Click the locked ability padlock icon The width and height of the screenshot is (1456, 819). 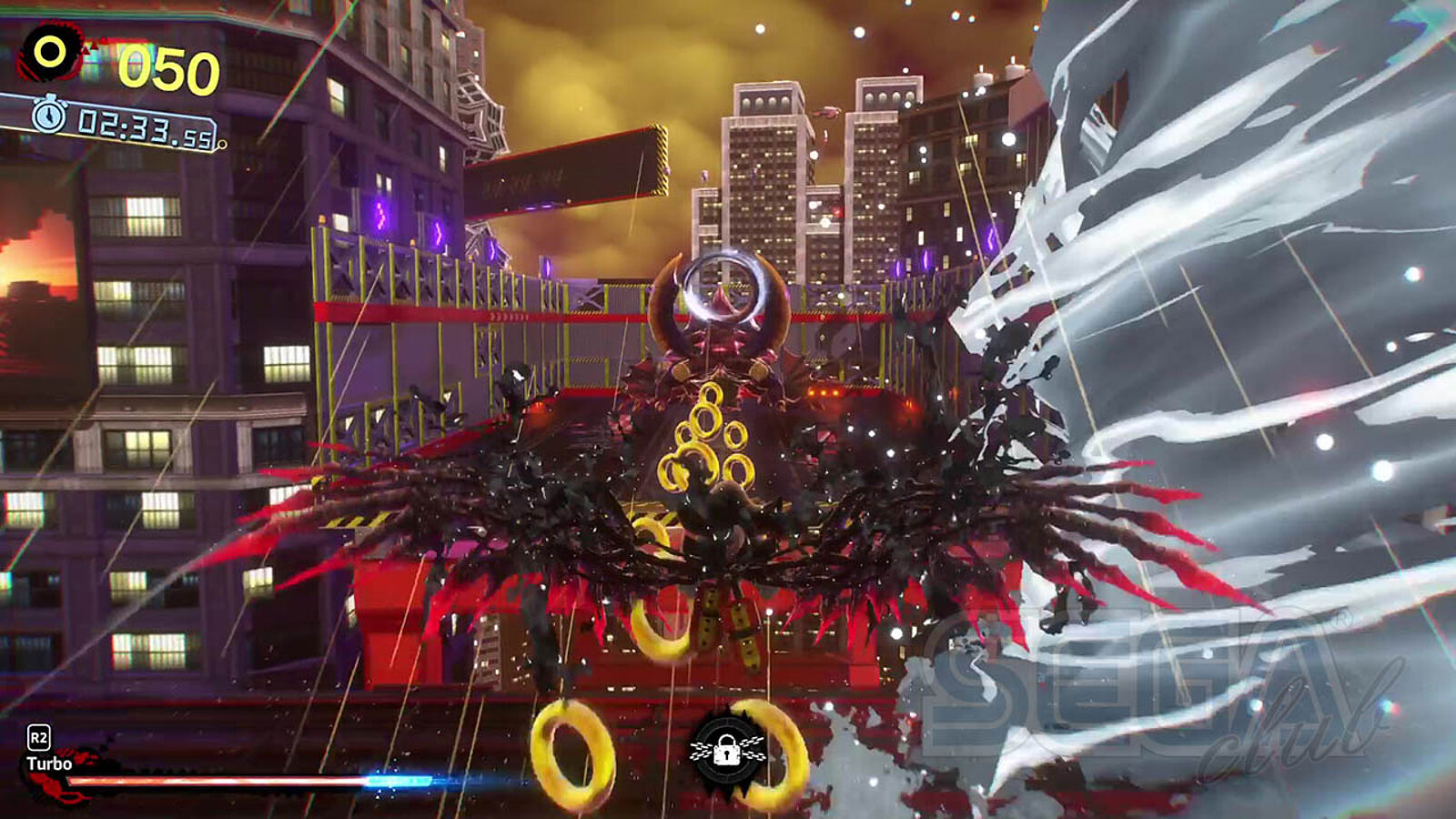726,752
